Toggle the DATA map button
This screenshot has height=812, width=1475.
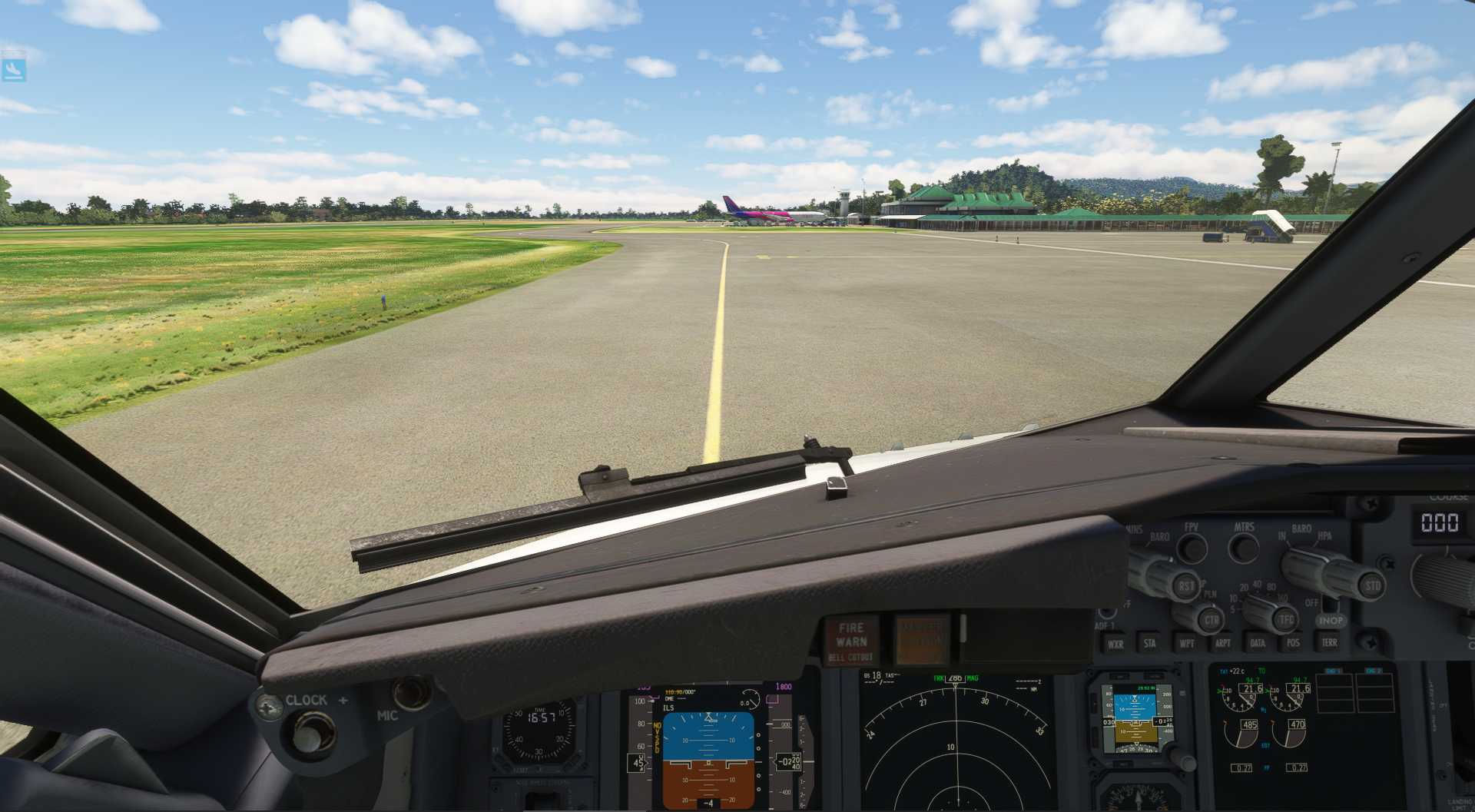(x=1258, y=642)
